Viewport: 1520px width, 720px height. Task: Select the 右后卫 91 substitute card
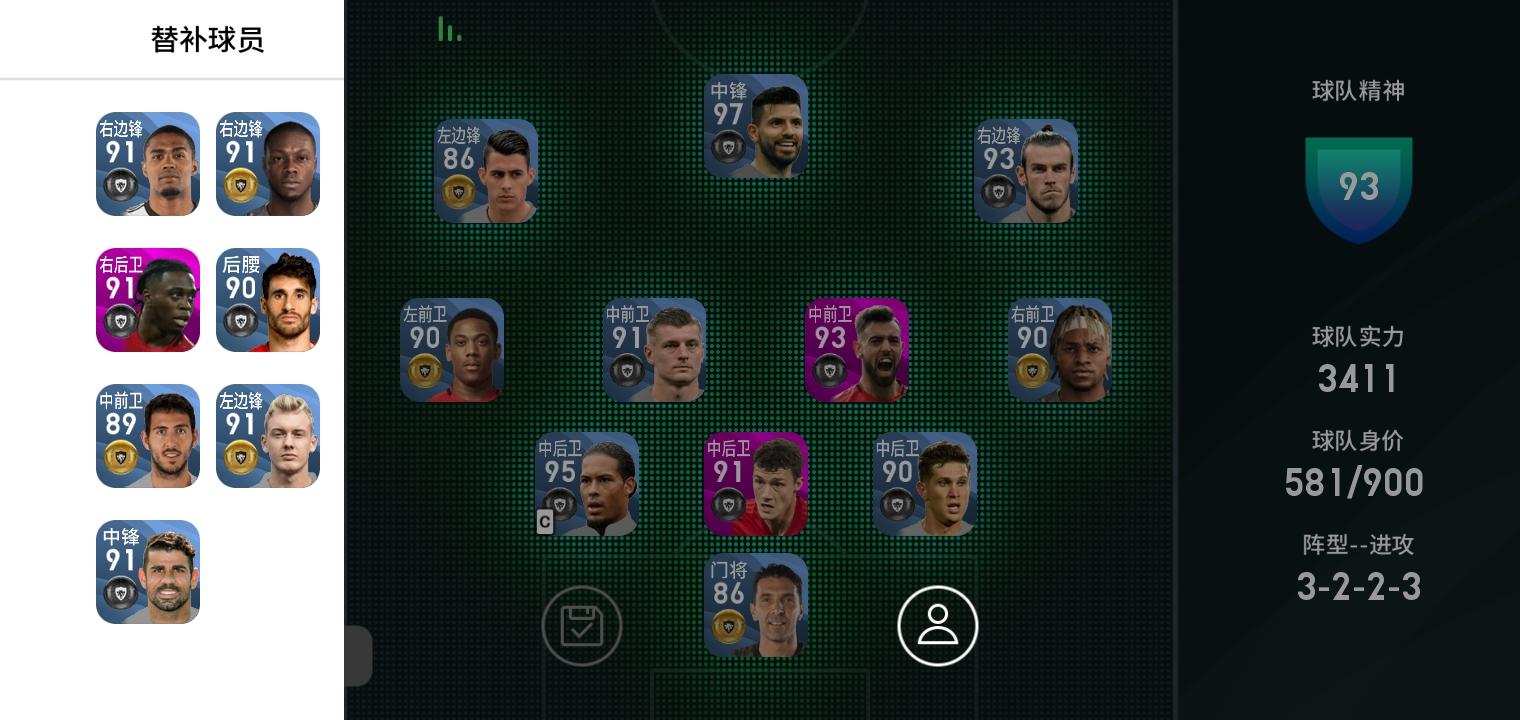click(x=148, y=300)
